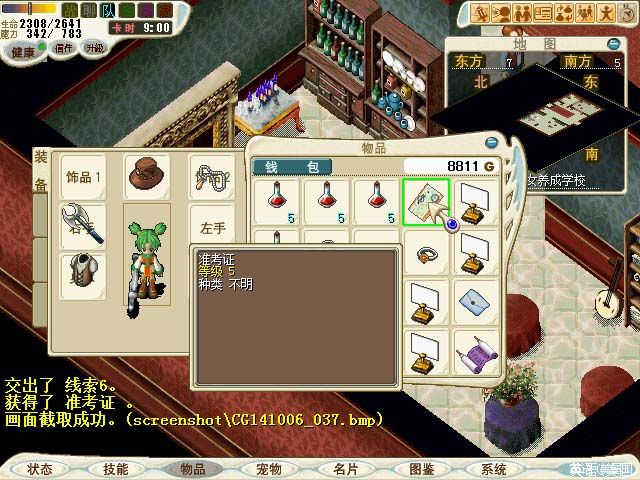Select the purple scroll item
This screenshot has height=480, width=640.
(x=474, y=349)
